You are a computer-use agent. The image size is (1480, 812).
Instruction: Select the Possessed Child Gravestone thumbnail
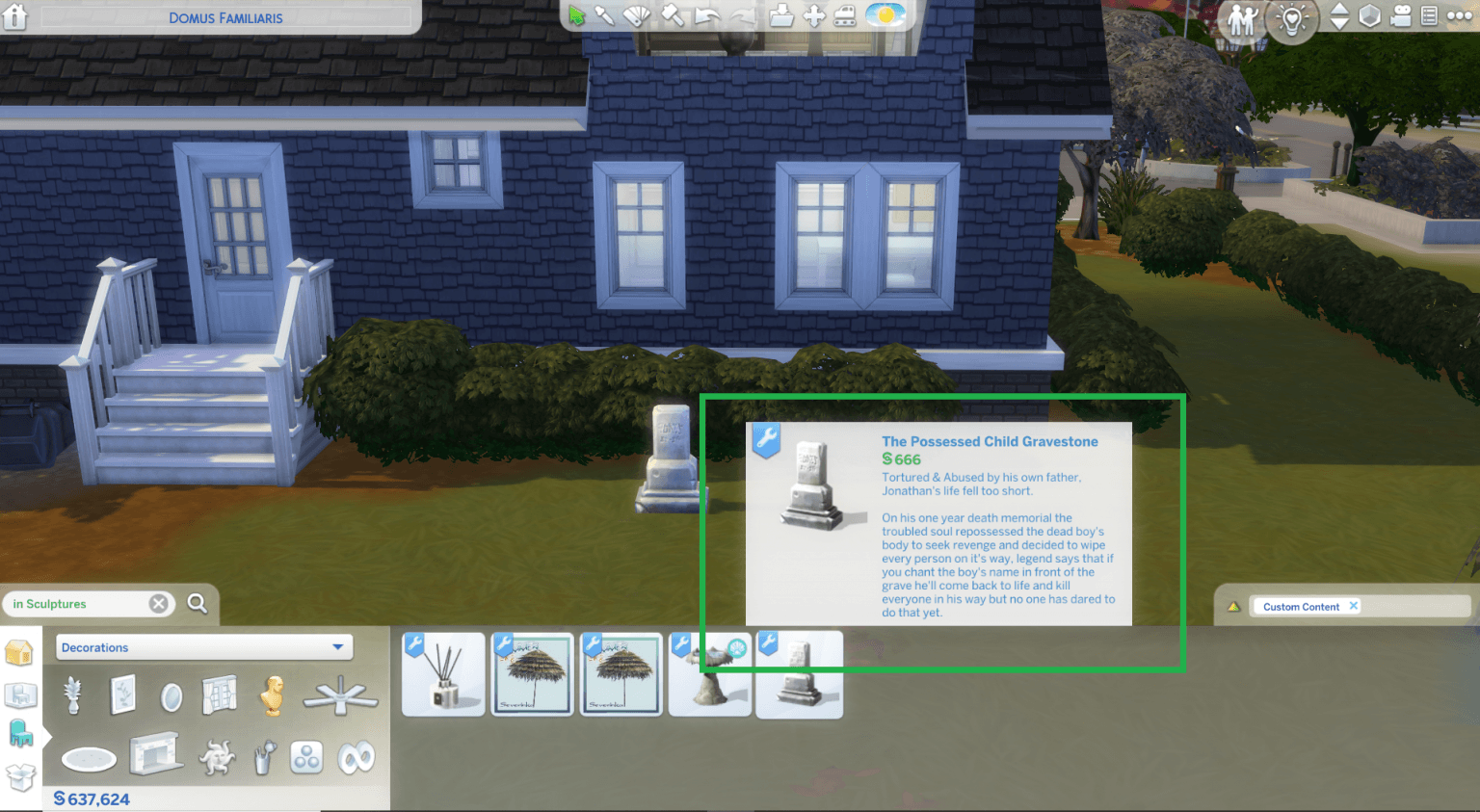[799, 673]
